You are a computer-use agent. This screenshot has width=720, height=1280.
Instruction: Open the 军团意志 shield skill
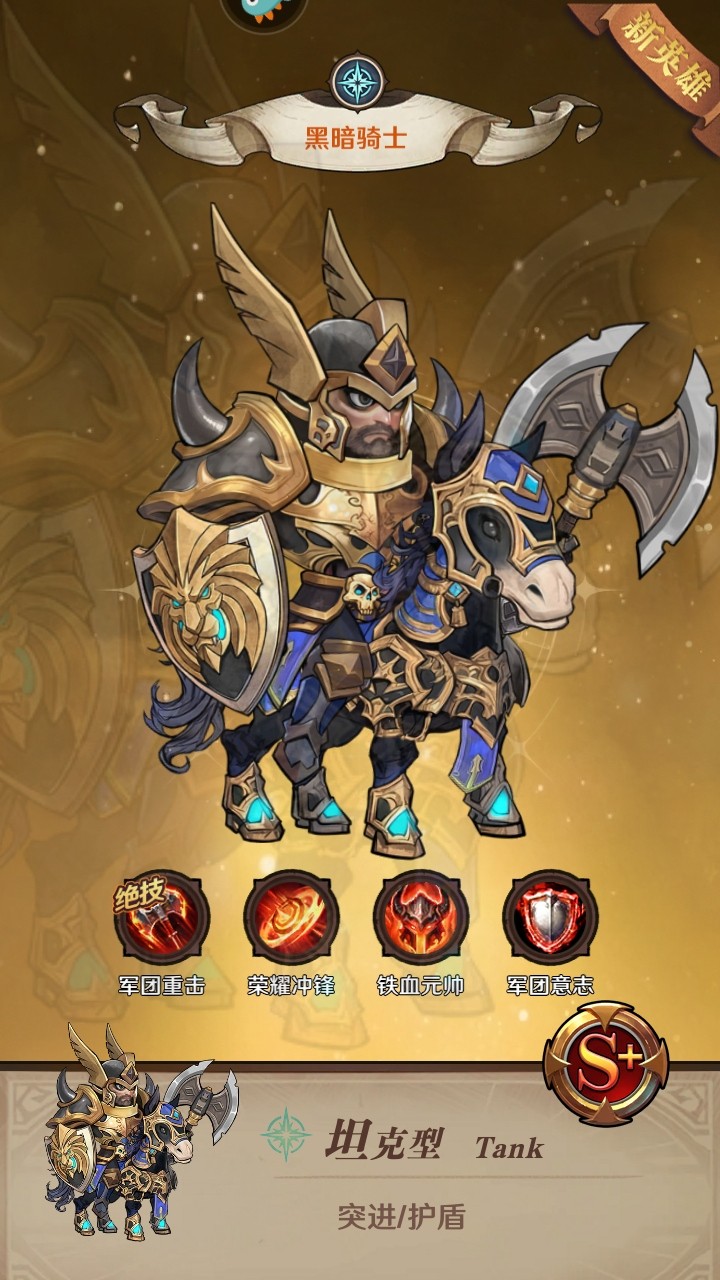coord(550,917)
